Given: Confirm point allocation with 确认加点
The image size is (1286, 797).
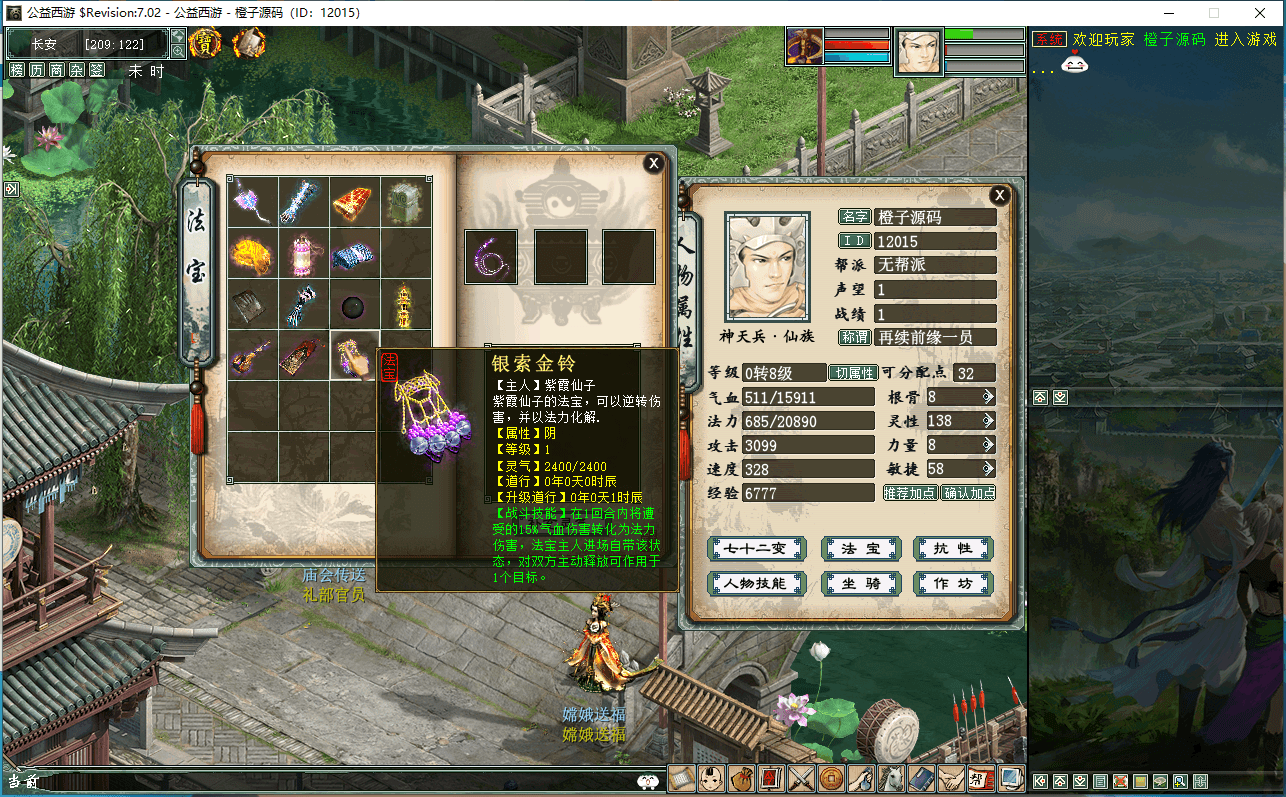Looking at the screenshot, I should coord(968,493).
